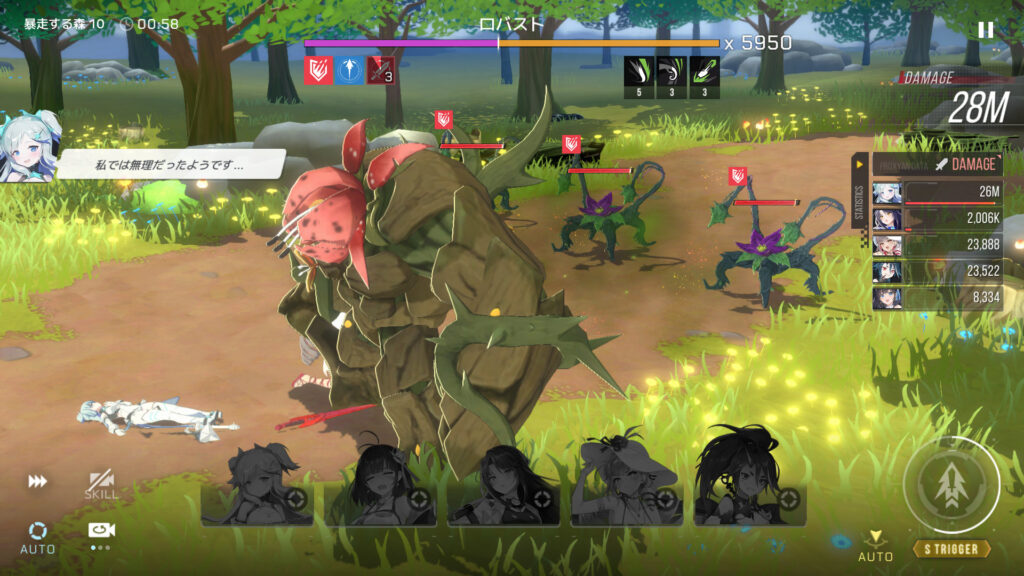Collapse the STATISTICS side panel
This screenshot has width=1024, height=576.
click(858, 190)
